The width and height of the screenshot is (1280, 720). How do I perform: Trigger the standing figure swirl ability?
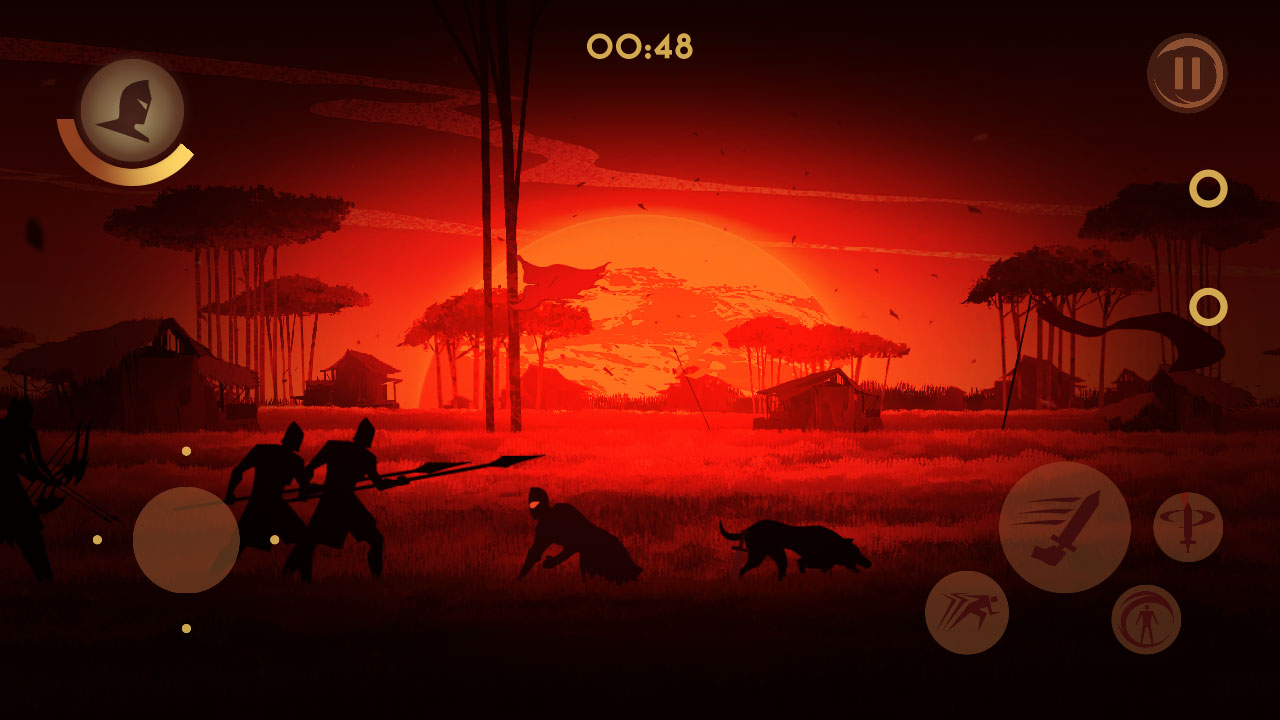tap(1146, 619)
